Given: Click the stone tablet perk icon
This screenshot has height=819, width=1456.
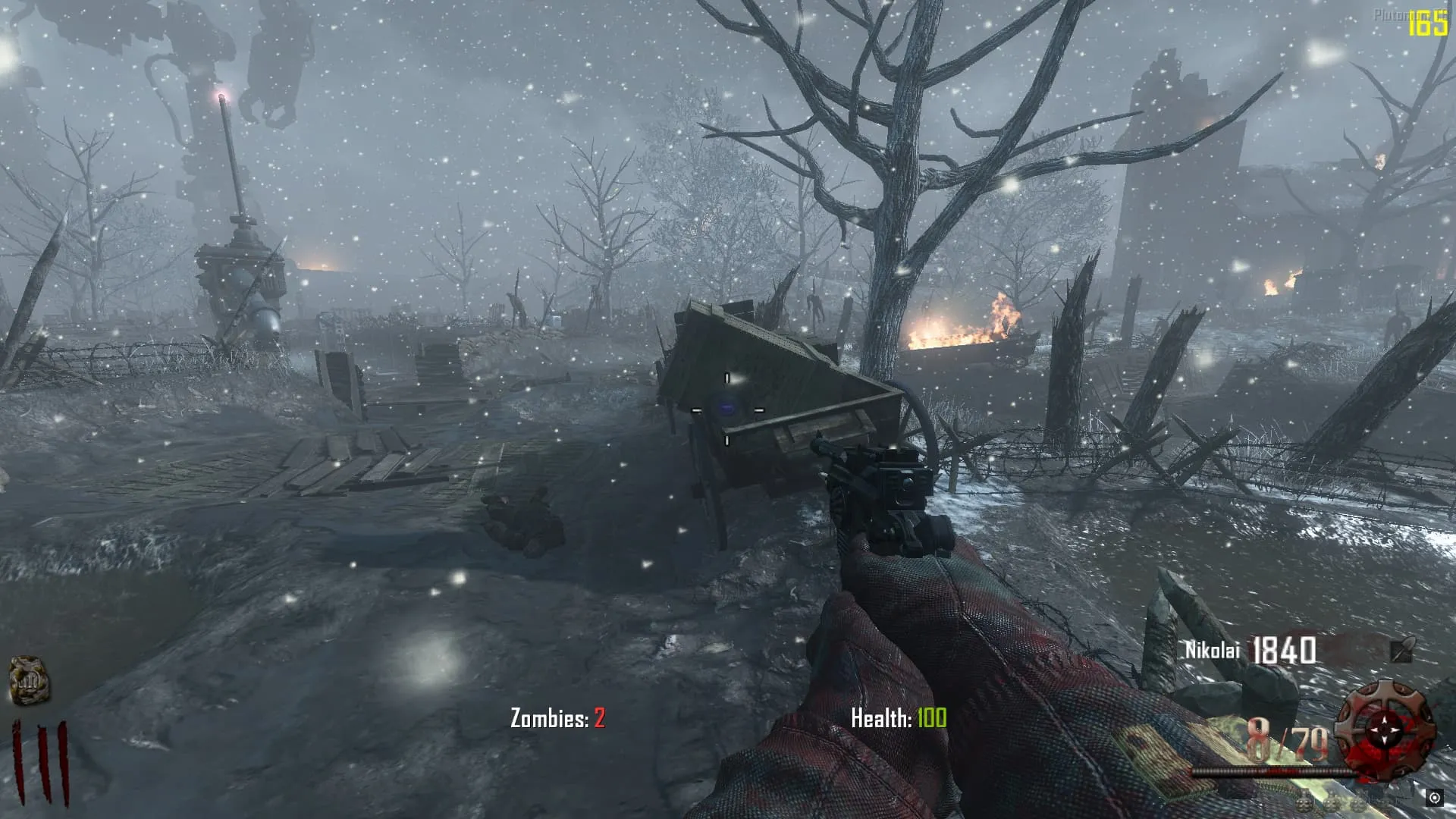Looking at the screenshot, I should (30, 679).
